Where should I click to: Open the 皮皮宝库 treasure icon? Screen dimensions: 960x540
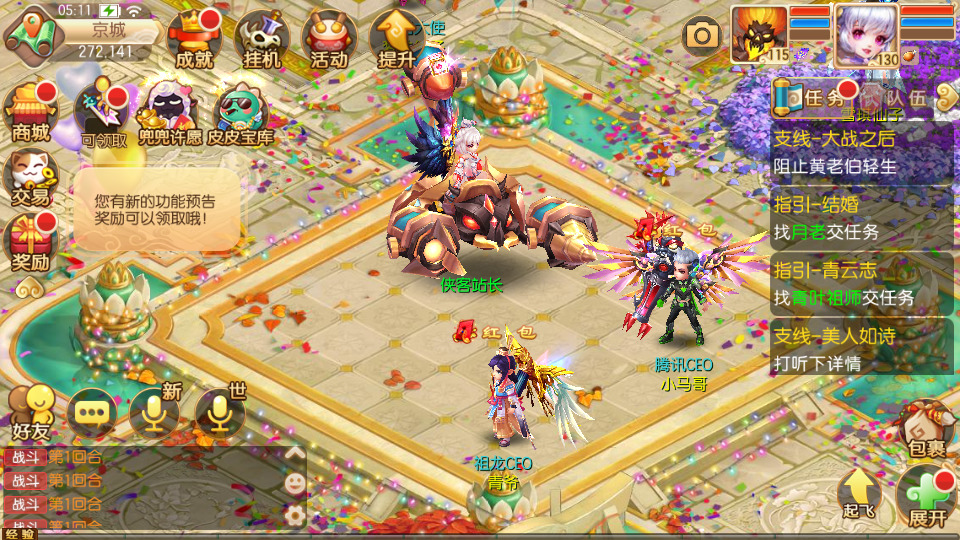(x=240, y=112)
